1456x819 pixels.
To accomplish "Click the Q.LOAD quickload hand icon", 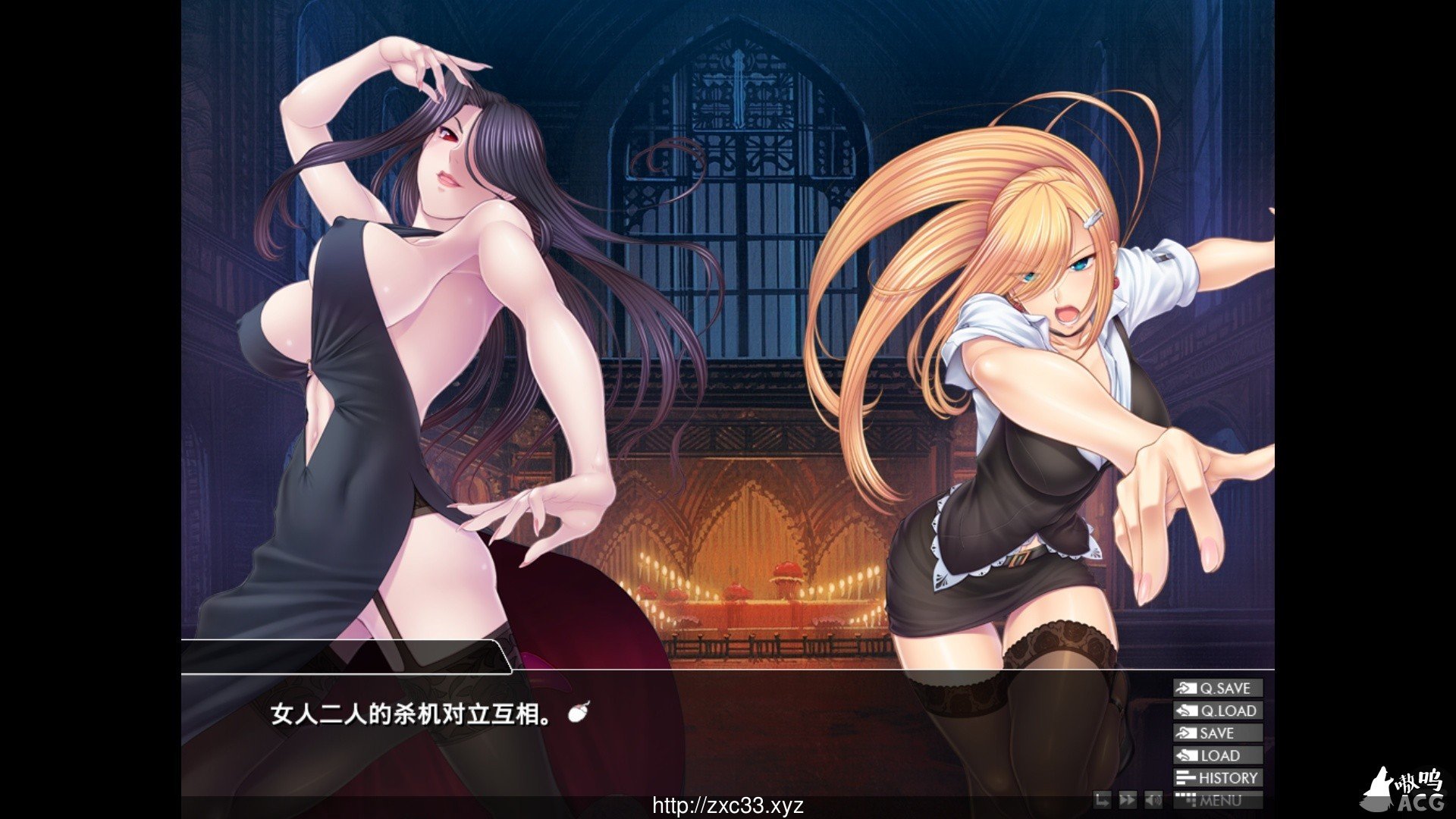I will (1185, 711).
